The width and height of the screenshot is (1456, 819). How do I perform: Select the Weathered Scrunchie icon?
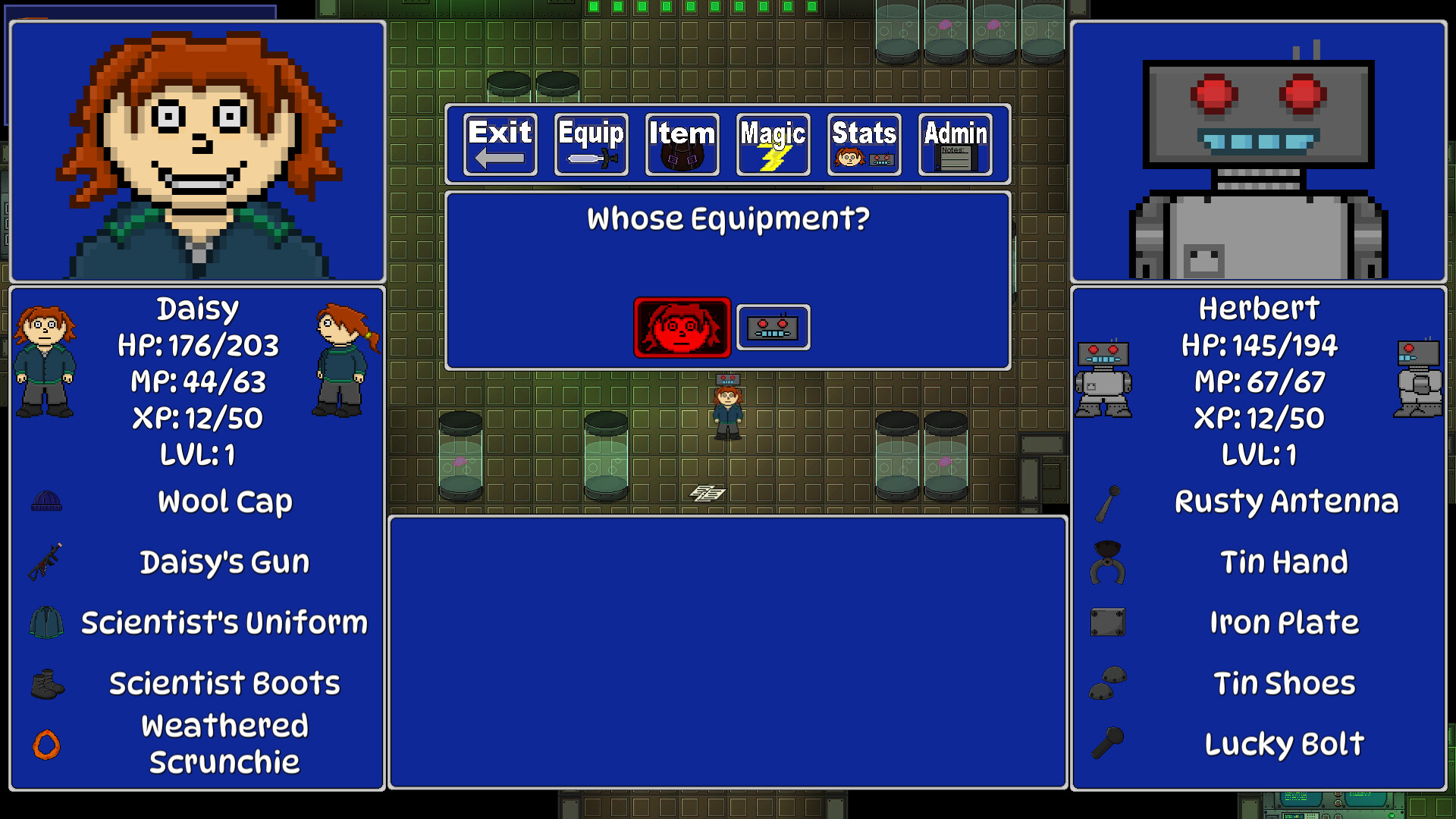click(45, 745)
